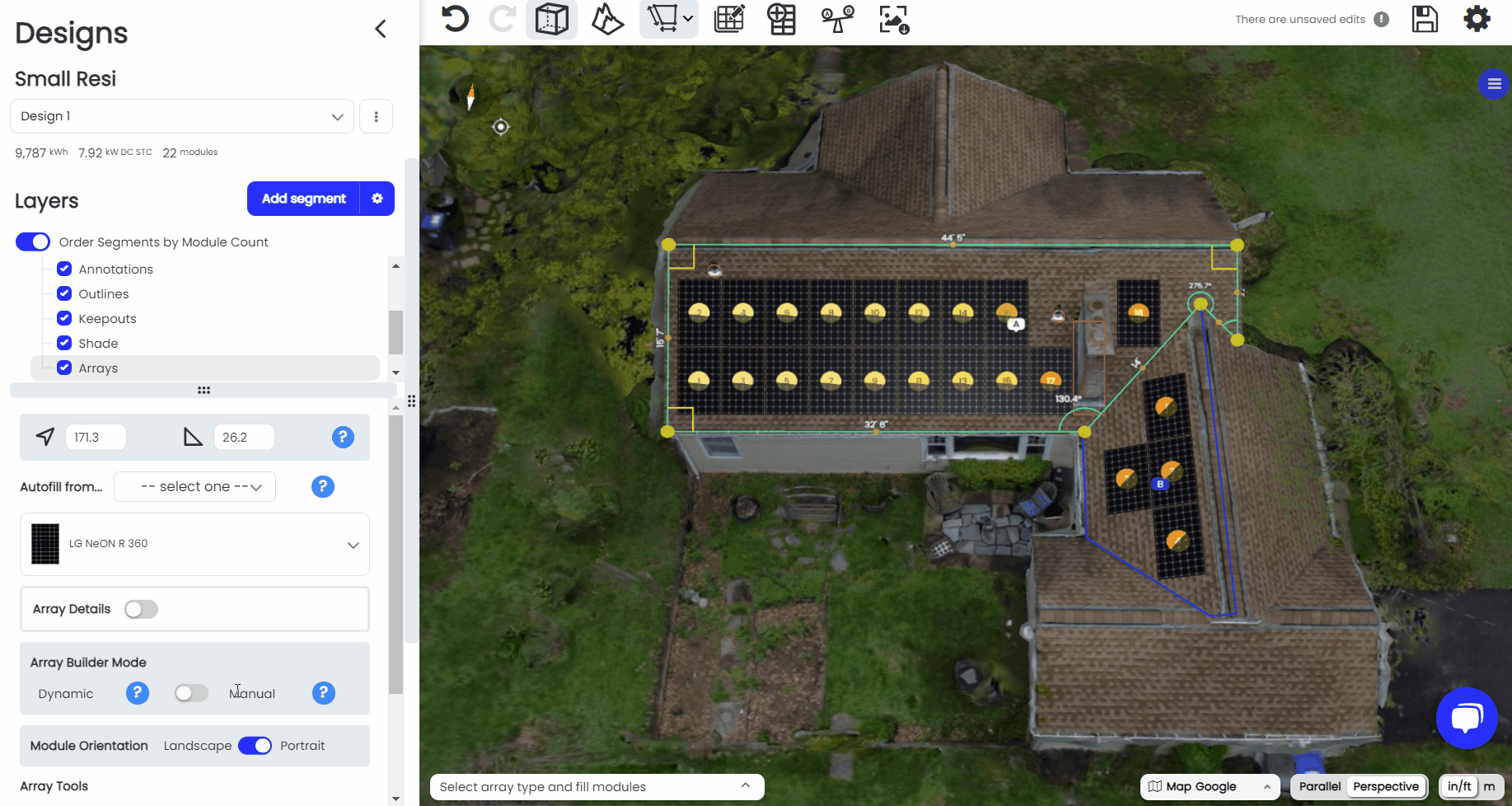Image resolution: width=1512 pixels, height=806 pixels.
Task: Open the Autofill from select one dropdown
Action: point(195,487)
